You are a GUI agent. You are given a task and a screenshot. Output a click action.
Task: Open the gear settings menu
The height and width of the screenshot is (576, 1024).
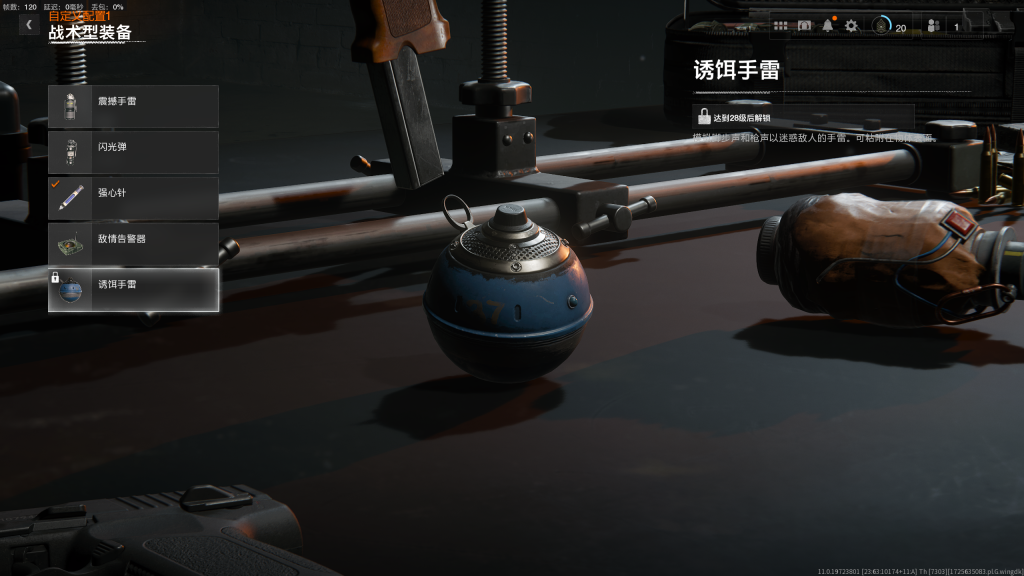click(851, 26)
